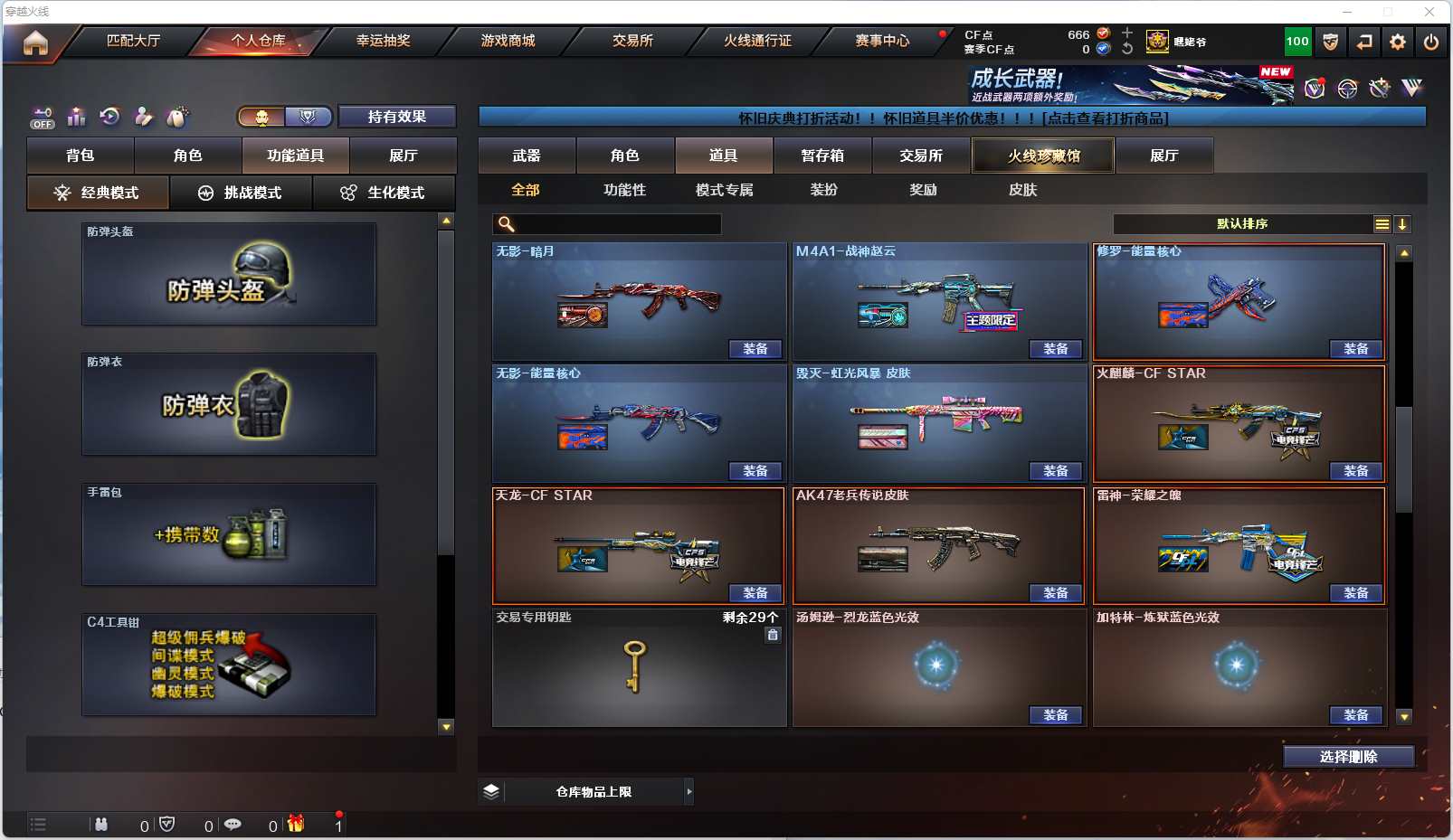Click the power exit icon

click(1431, 42)
